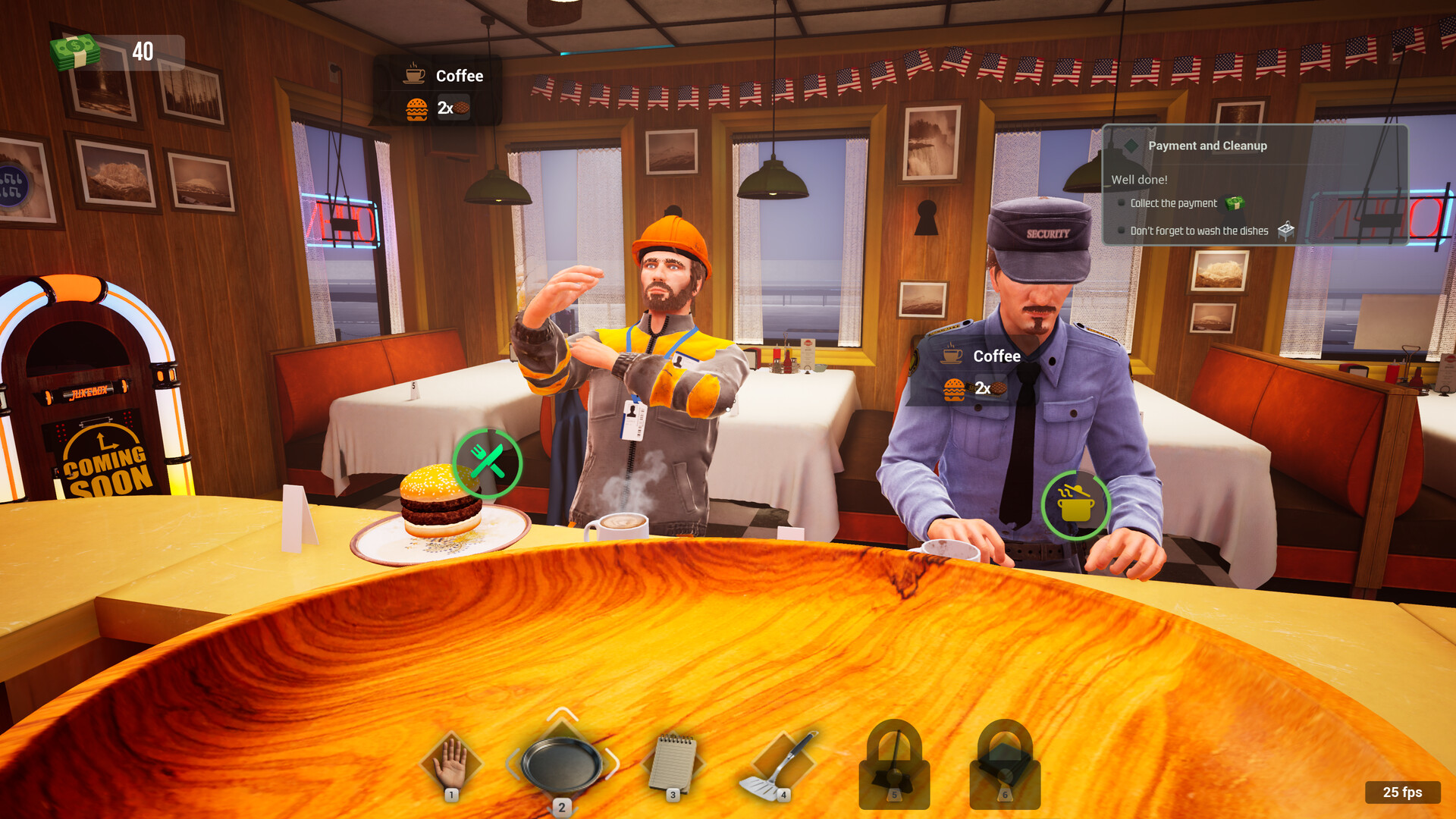The width and height of the screenshot is (1456, 819).
Task: Select the baking tray in hotbar slot 2
Action: pyautogui.click(x=561, y=762)
